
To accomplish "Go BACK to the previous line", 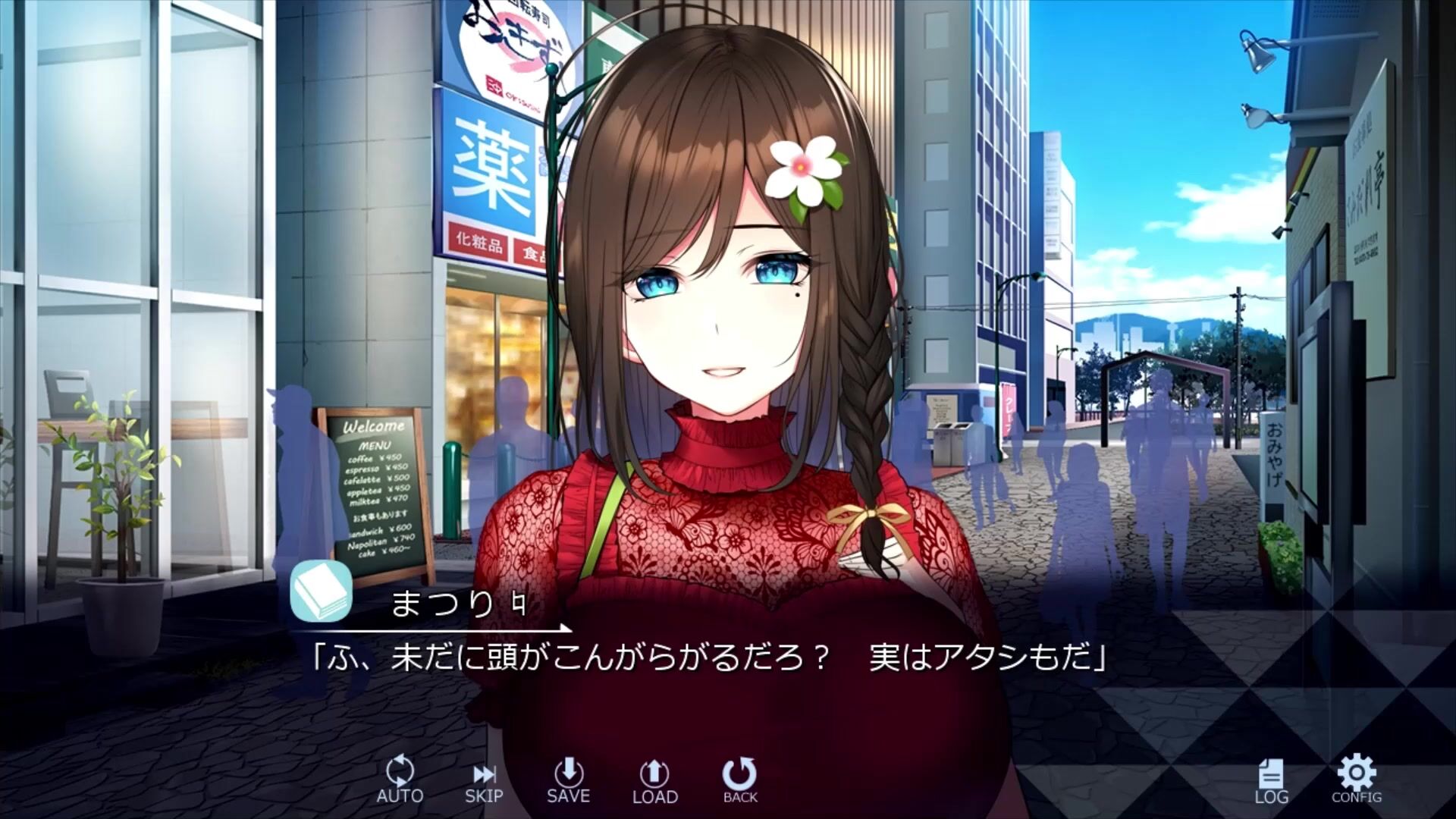I will (x=739, y=780).
